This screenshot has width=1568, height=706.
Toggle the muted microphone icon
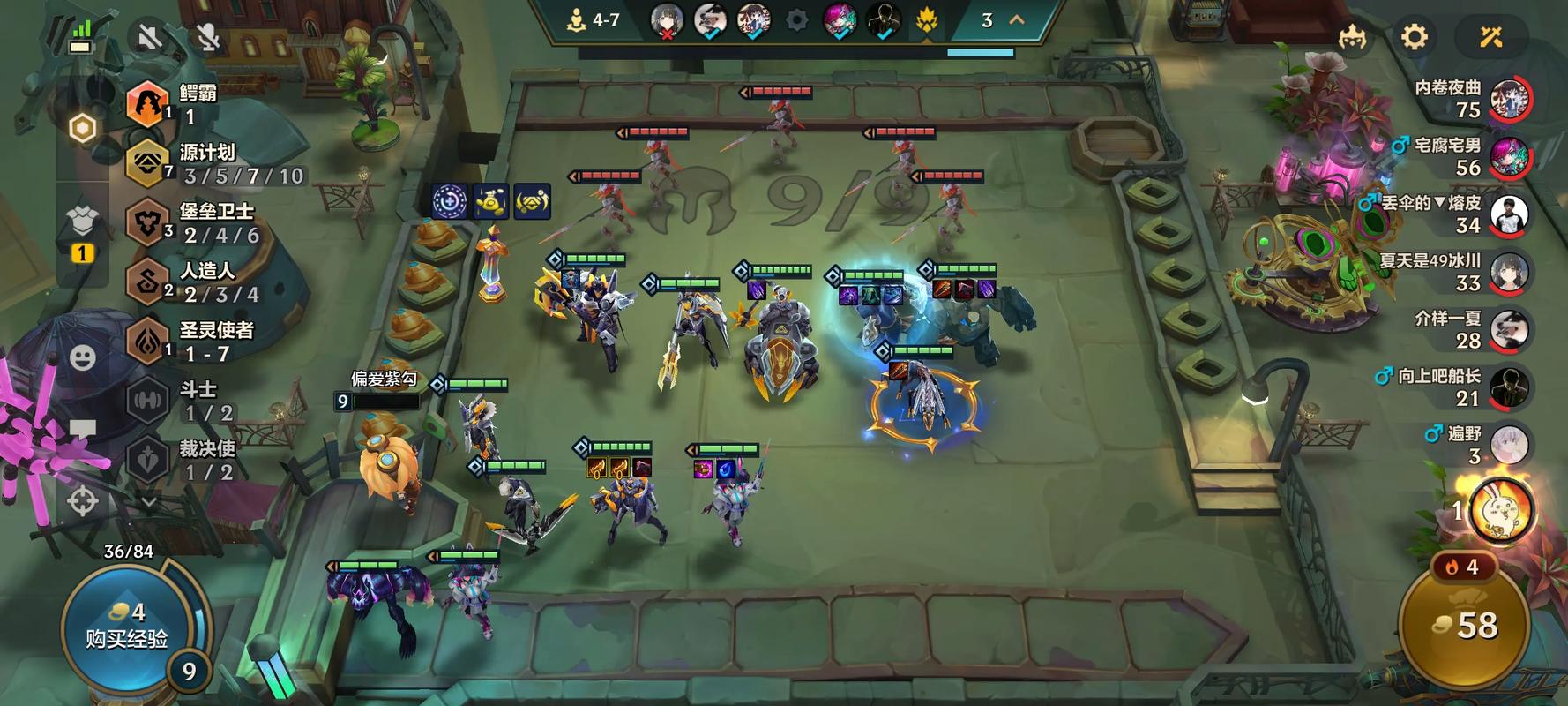coord(208,37)
